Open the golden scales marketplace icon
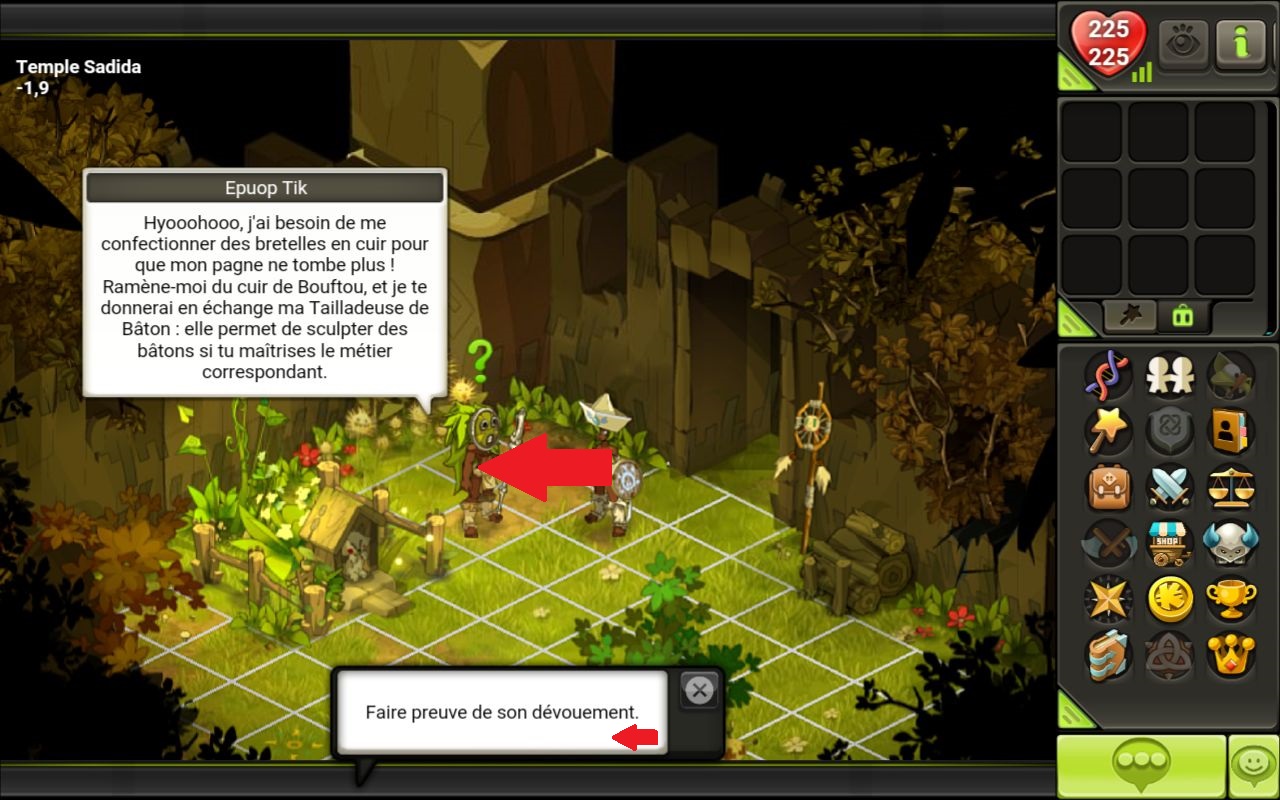Image resolution: width=1280 pixels, height=800 pixels. 1229,487
